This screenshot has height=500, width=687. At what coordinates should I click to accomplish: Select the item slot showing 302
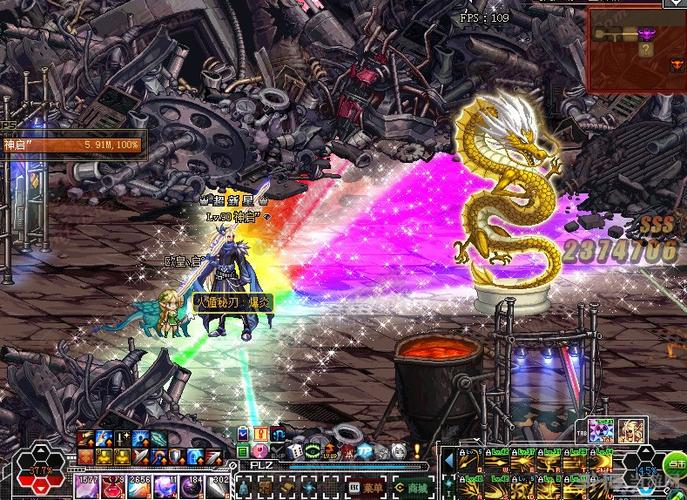click(220, 483)
